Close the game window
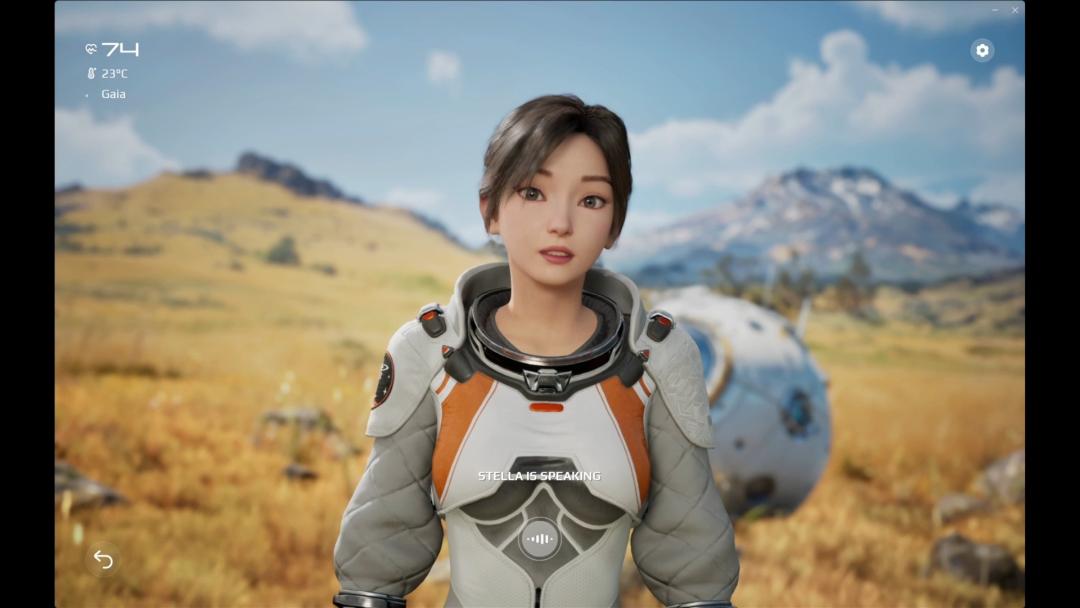This screenshot has width=1080, height=608. pyautogui.click(x=1015, y=10)
